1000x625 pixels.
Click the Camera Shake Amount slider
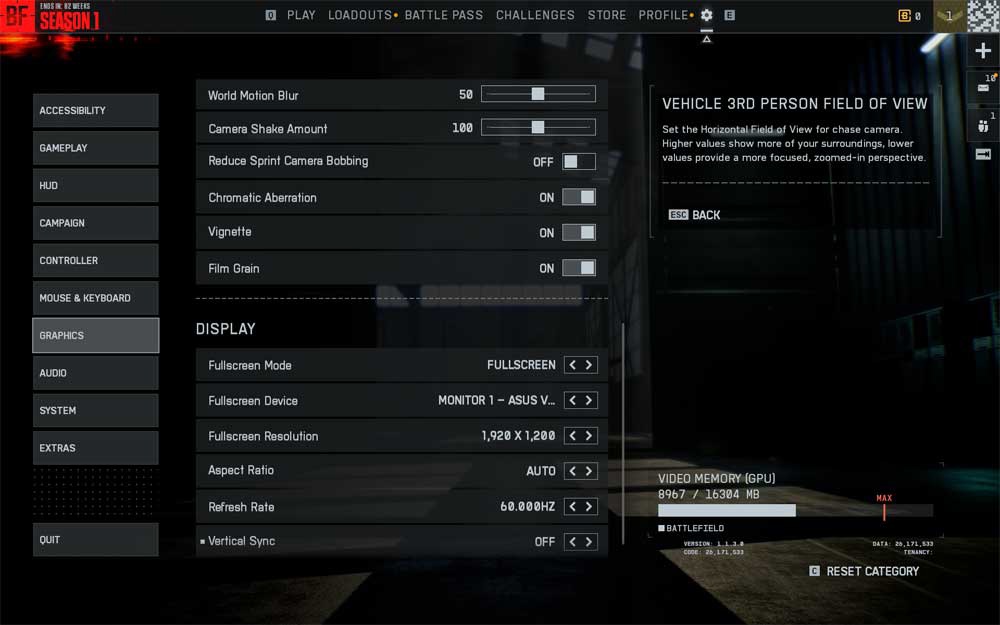(538, 128)
